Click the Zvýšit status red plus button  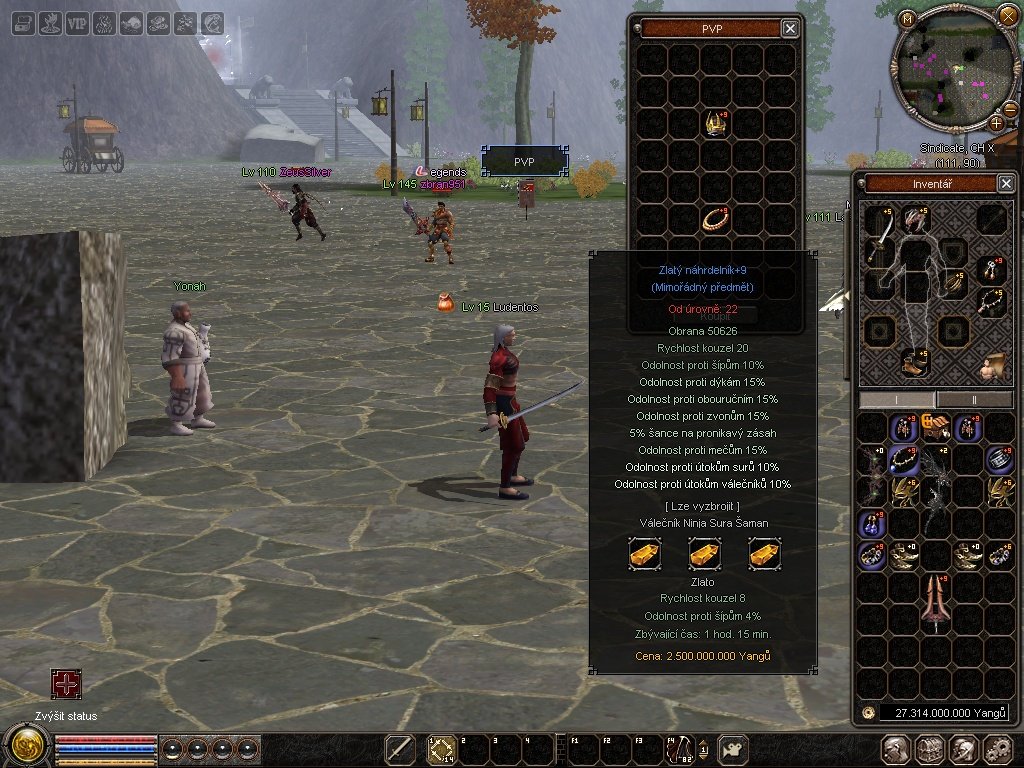[x=66, y=684]
